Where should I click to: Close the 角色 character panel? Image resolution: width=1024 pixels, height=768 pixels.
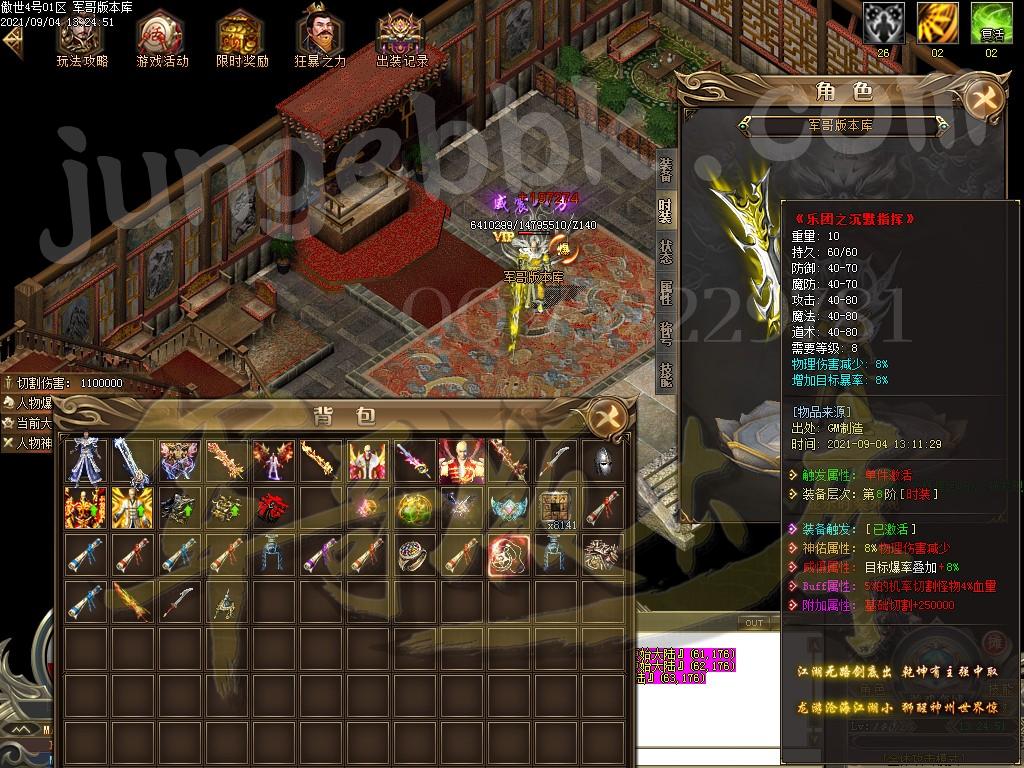[x=986, y=99]
